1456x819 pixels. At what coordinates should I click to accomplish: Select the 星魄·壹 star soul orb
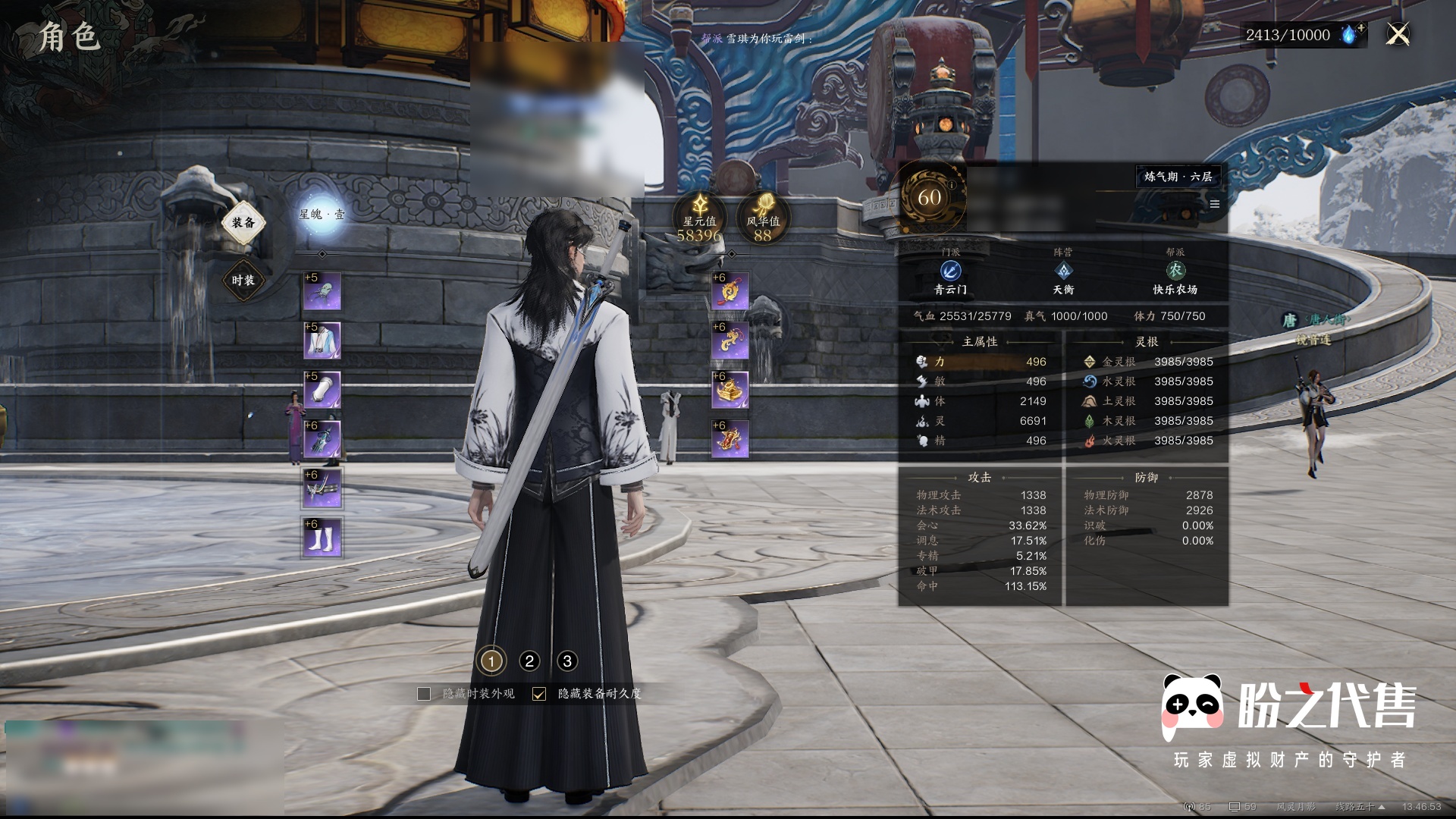[322, 215]
